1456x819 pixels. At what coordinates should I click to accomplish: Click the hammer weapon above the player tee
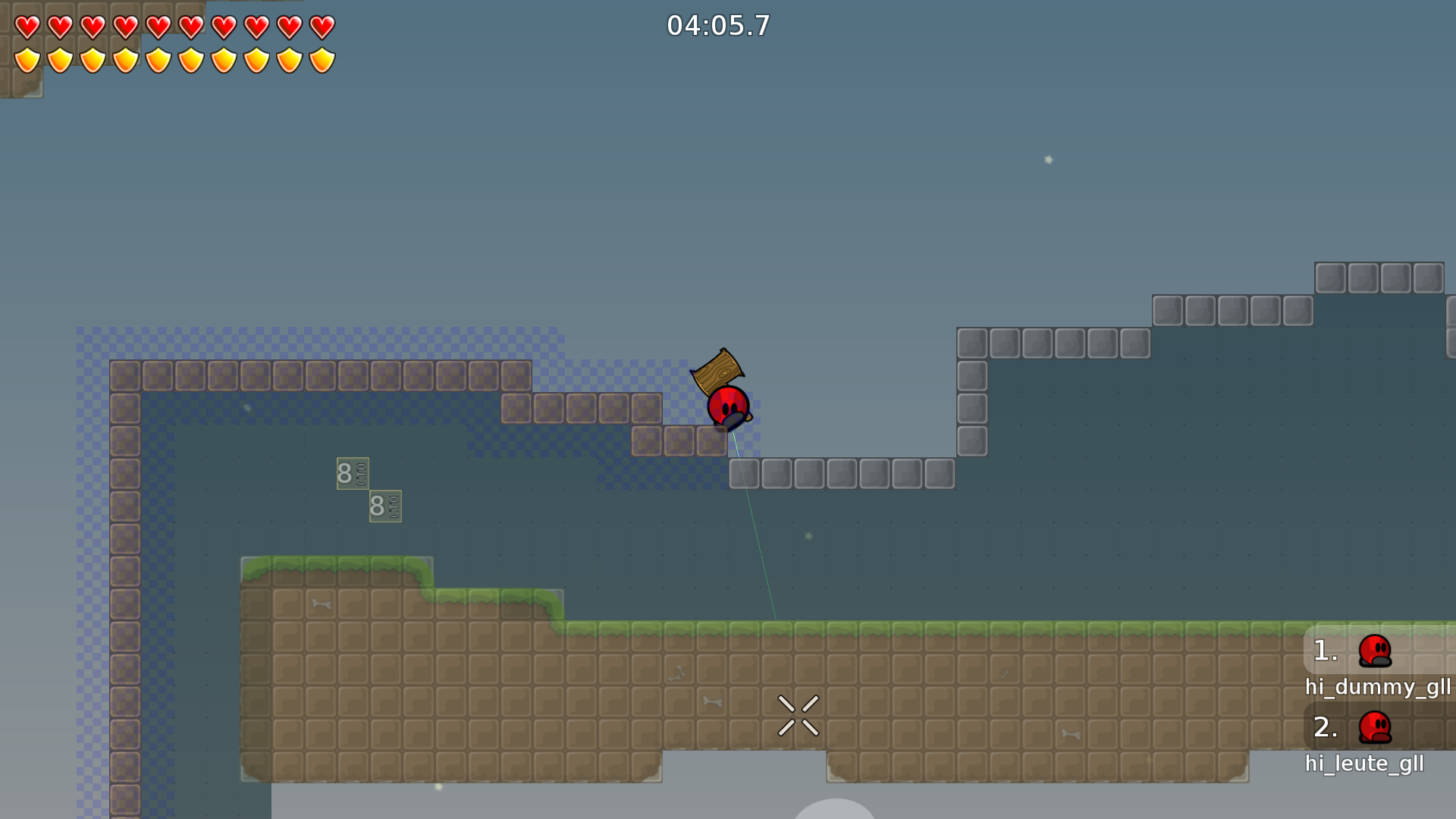[x=717, y=366]
